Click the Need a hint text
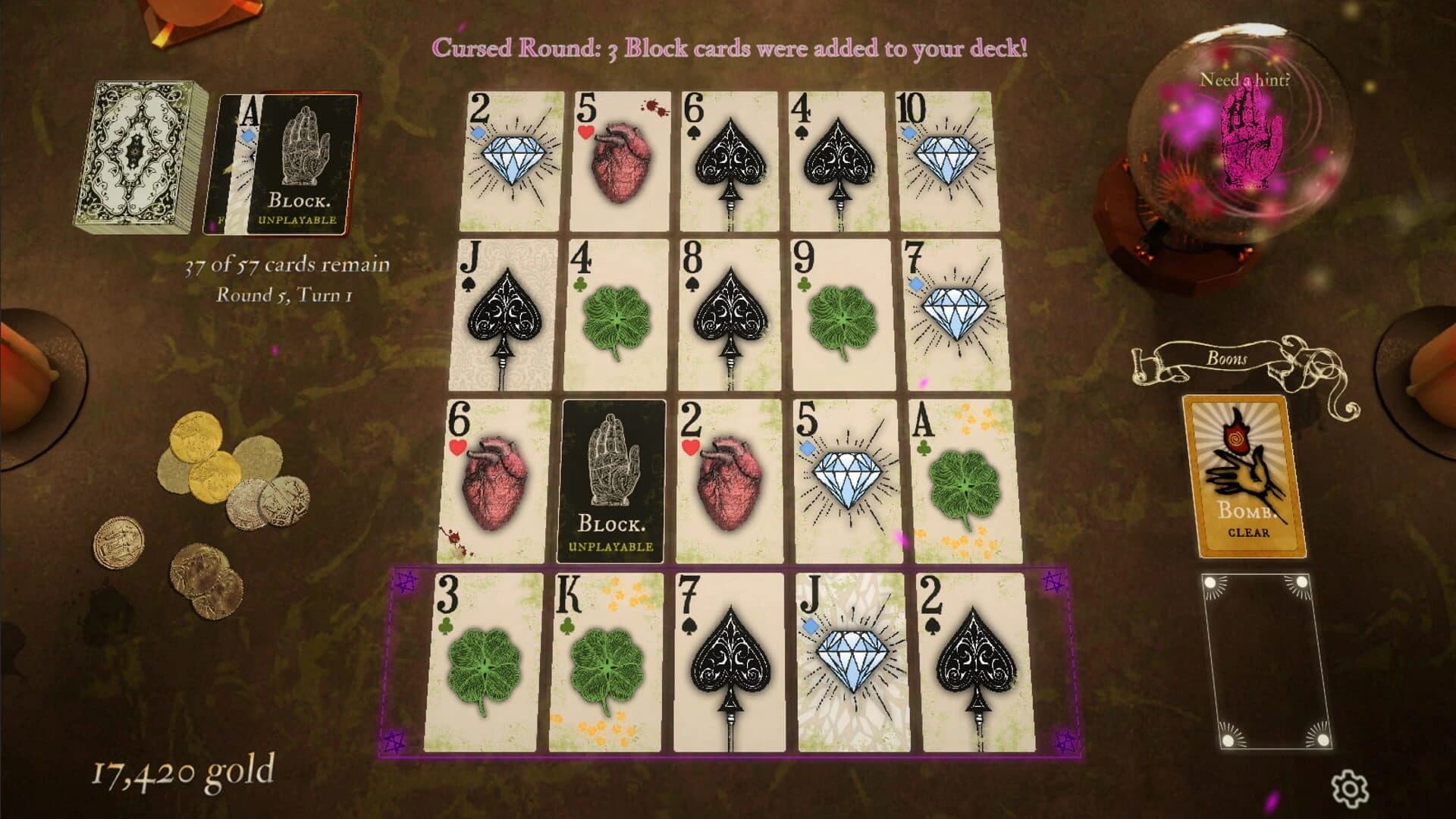 tap(1246, 80)
